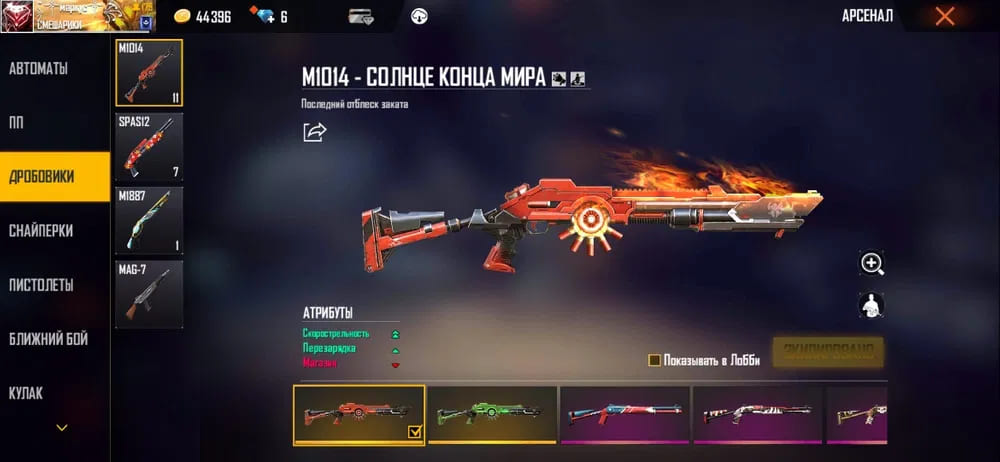Screen dimensions: 1000x462
Task: Open the ПП weapon category
Action: [x=18, y=123]
